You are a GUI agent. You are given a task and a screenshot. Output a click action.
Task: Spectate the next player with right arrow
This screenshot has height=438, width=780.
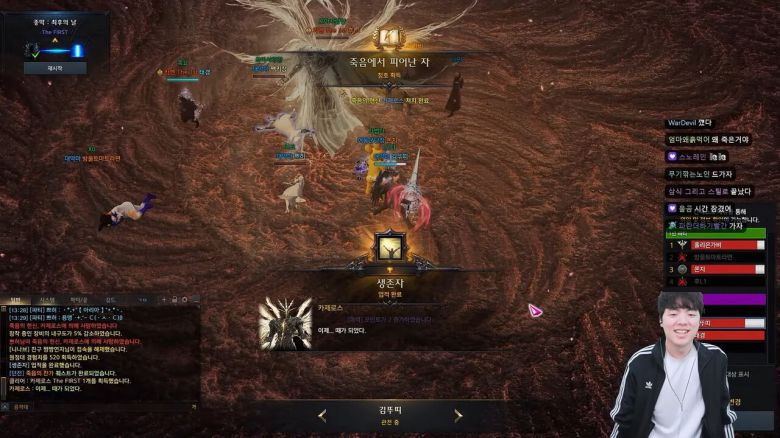(458, 415)
